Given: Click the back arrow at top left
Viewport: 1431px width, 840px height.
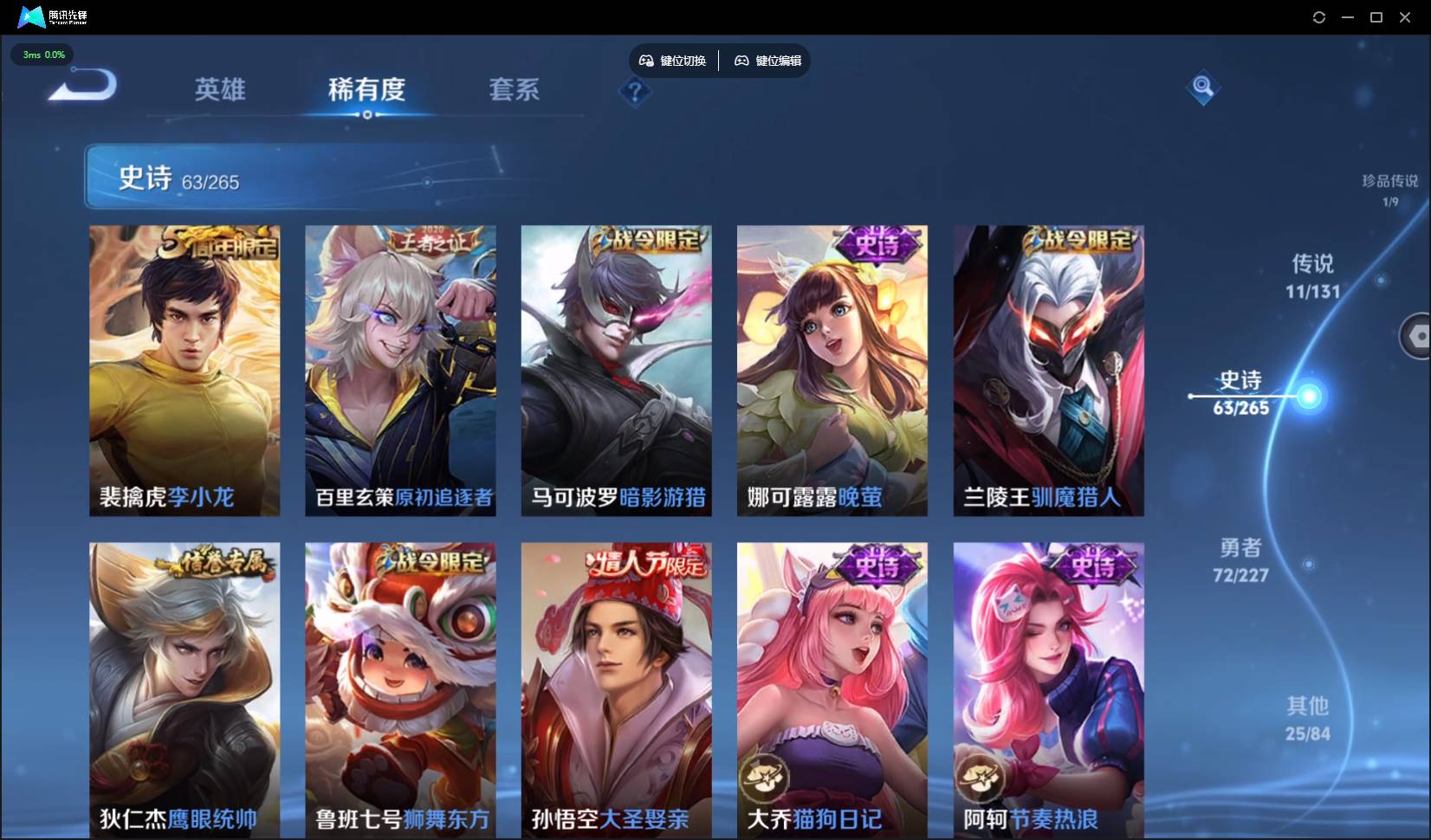Looking at the screenshot, I should click(x=78, y=82).
